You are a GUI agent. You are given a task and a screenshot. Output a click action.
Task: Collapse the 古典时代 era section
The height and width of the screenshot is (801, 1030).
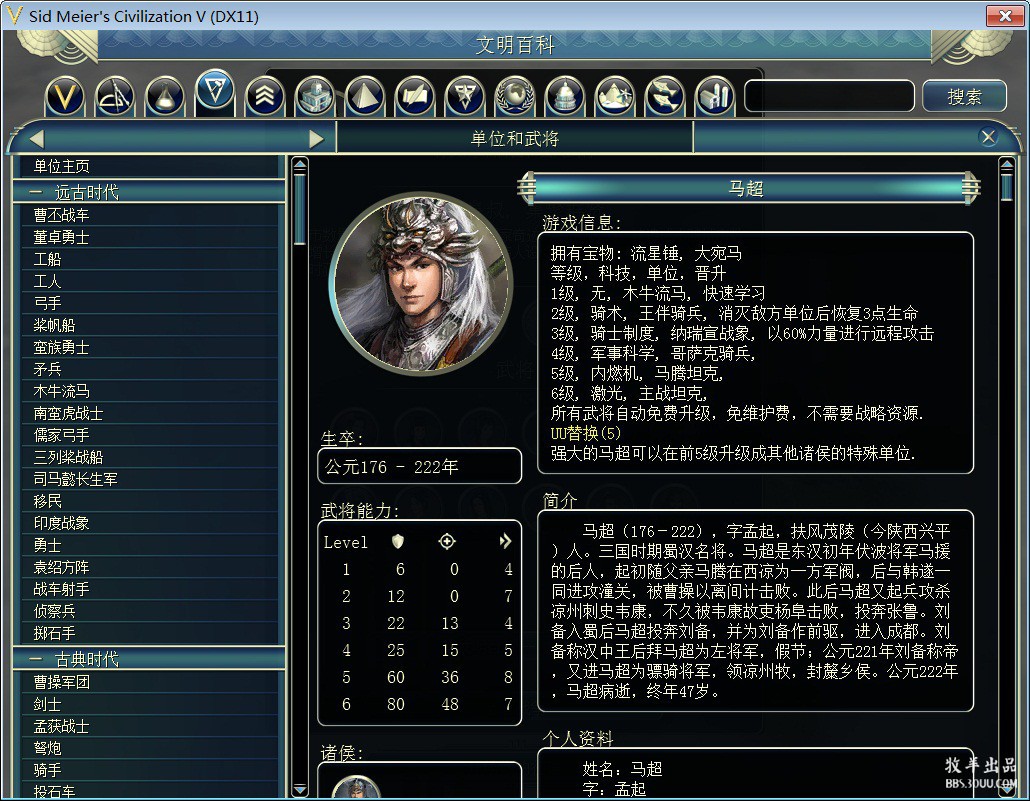tap(37, 659)
